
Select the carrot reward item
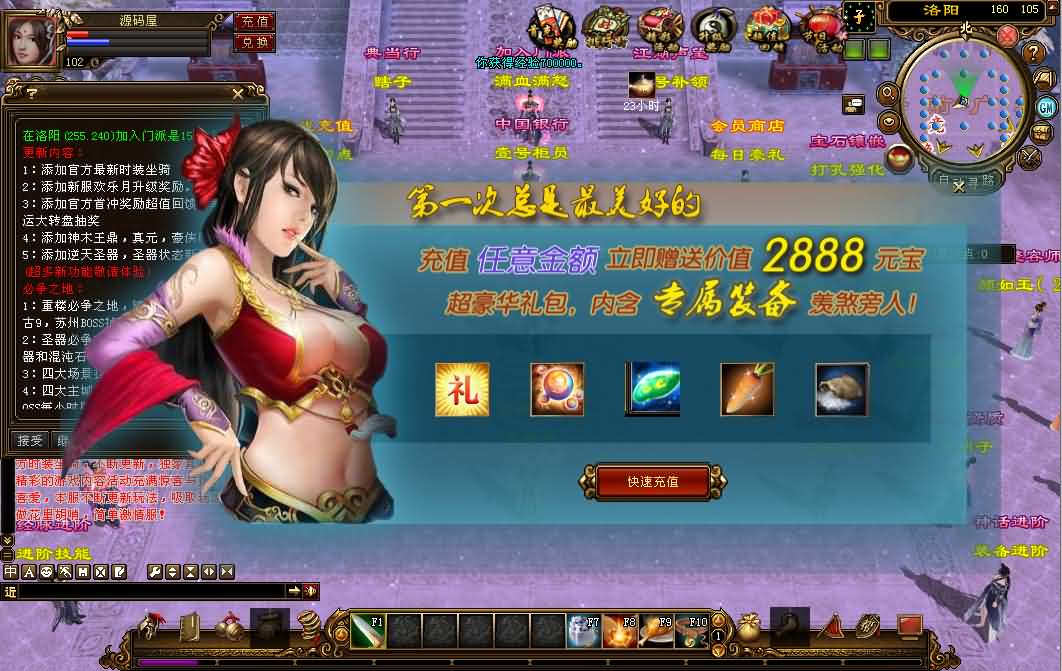pyautogui.click(x=747, y=389)
